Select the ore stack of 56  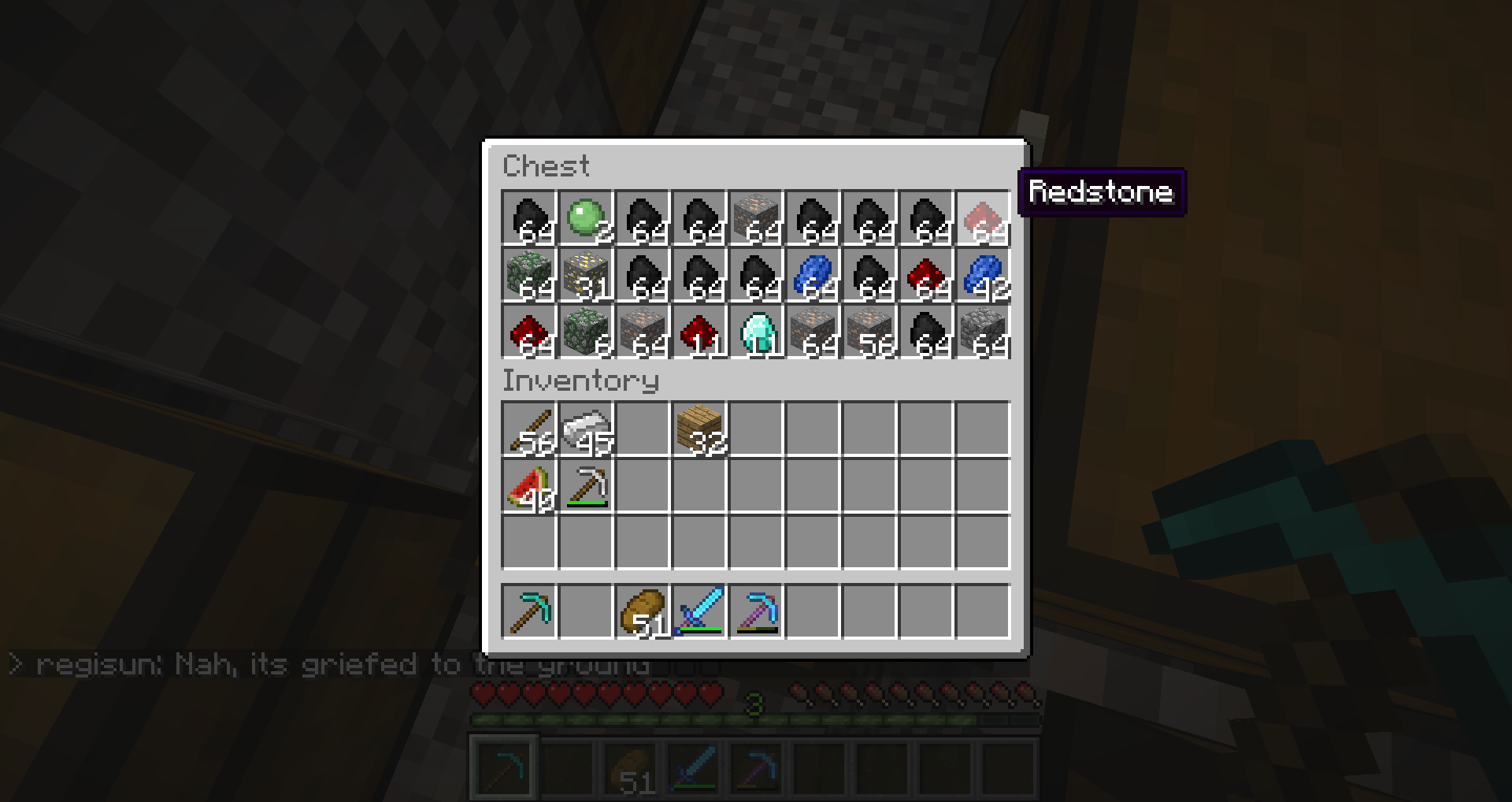[x=869, y=332]
